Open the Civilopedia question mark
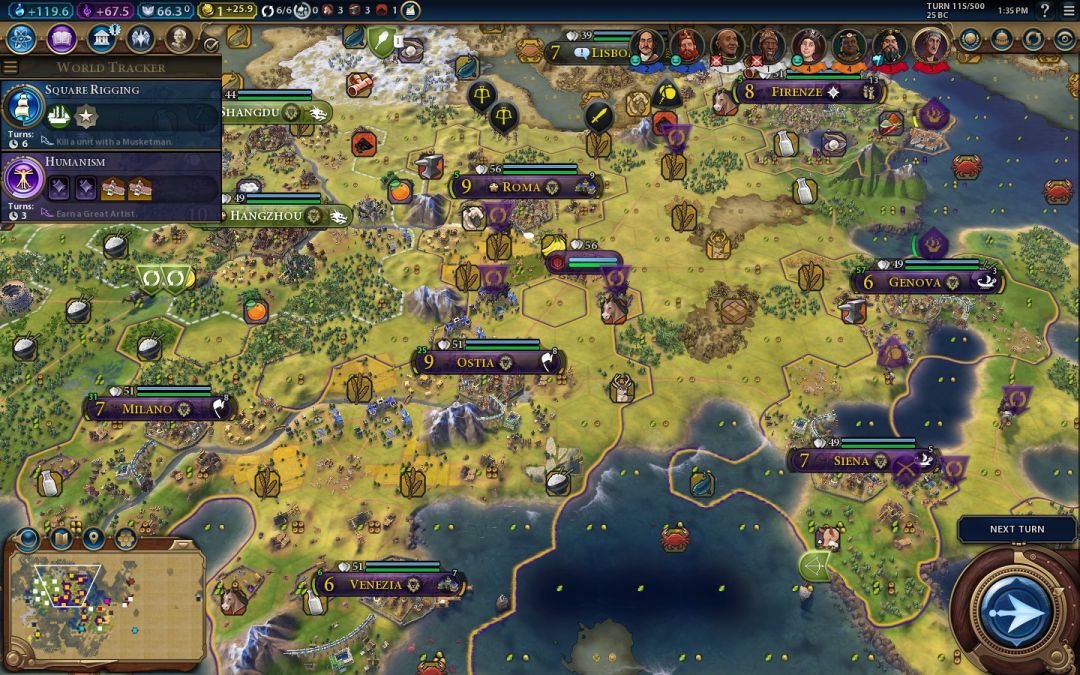 click(x=1045, y=10)
